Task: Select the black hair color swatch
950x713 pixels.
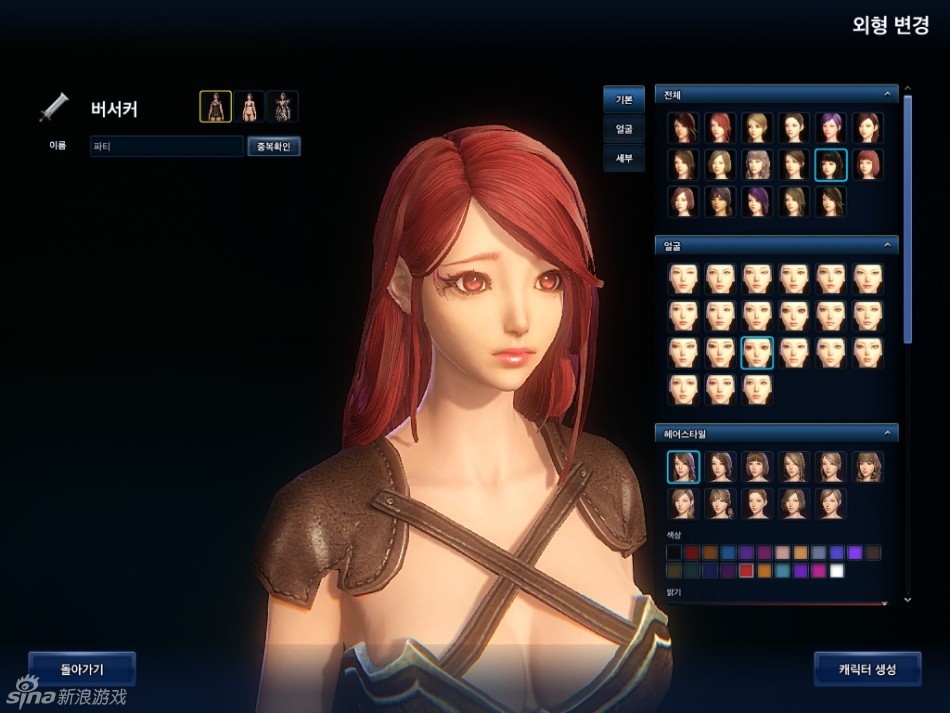Action: pos(674,552)
